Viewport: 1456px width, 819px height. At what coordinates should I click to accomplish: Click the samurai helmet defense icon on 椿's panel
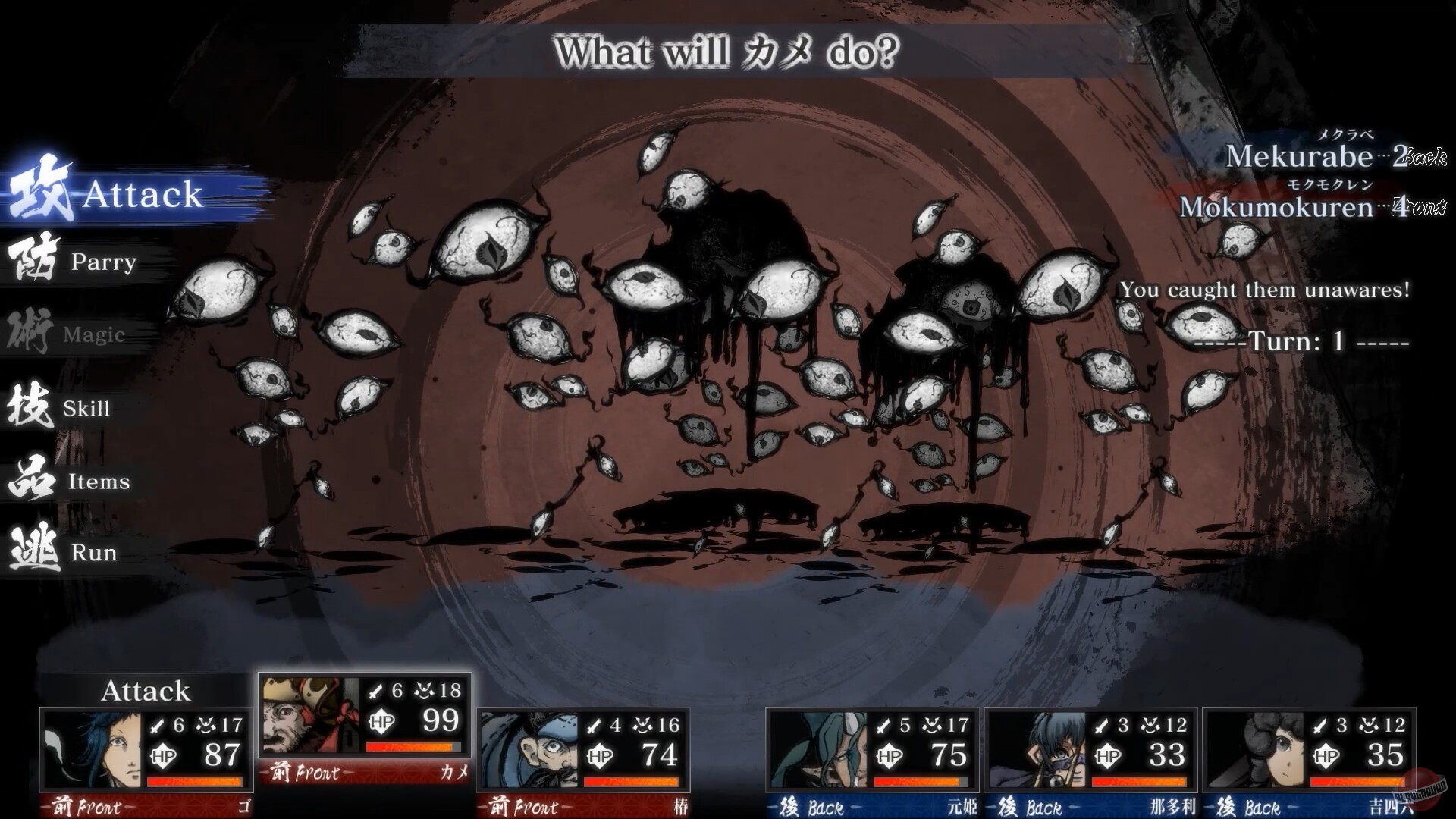point(641,725)
